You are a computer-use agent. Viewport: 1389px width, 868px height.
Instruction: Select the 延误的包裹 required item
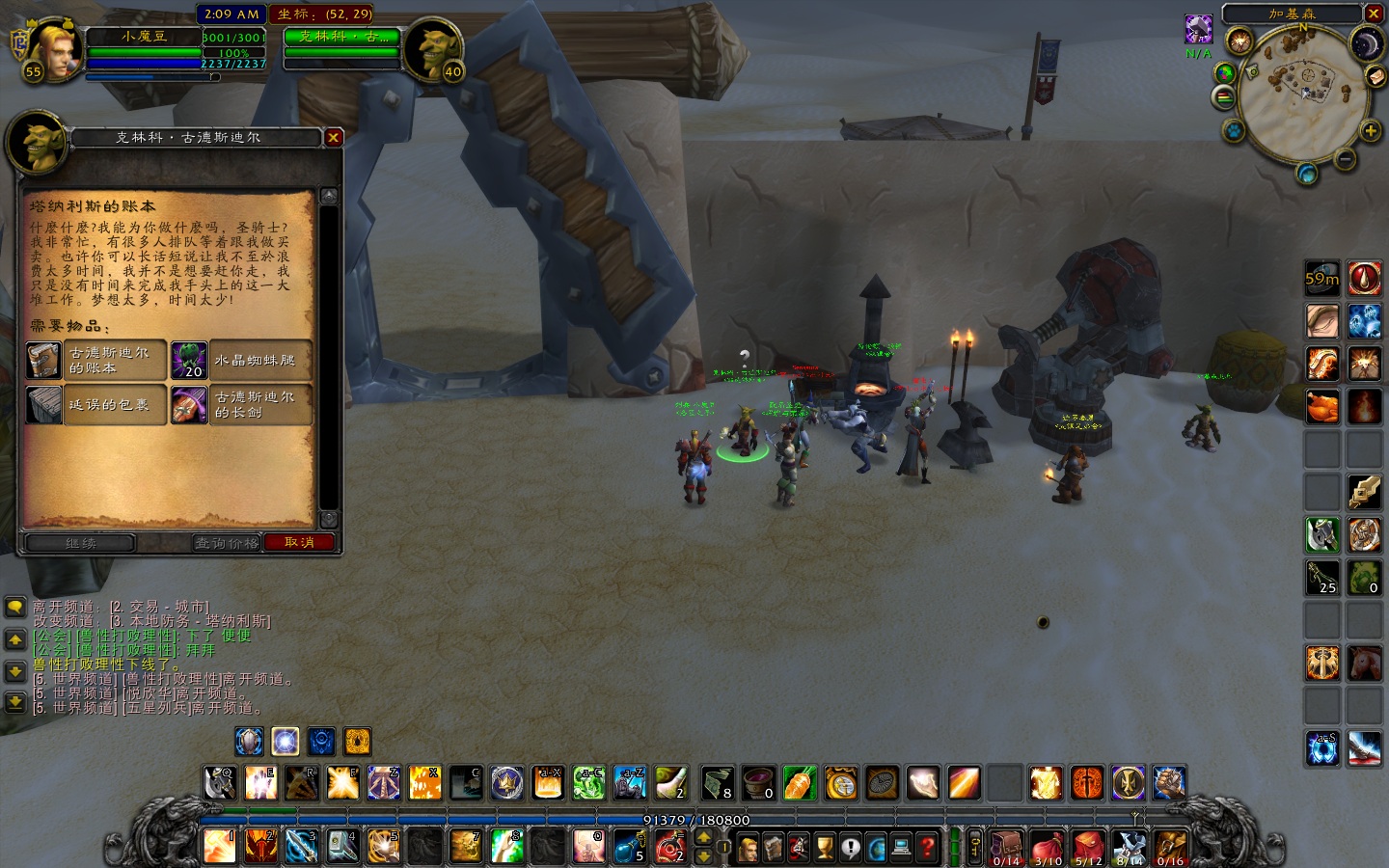pos(95,405)
